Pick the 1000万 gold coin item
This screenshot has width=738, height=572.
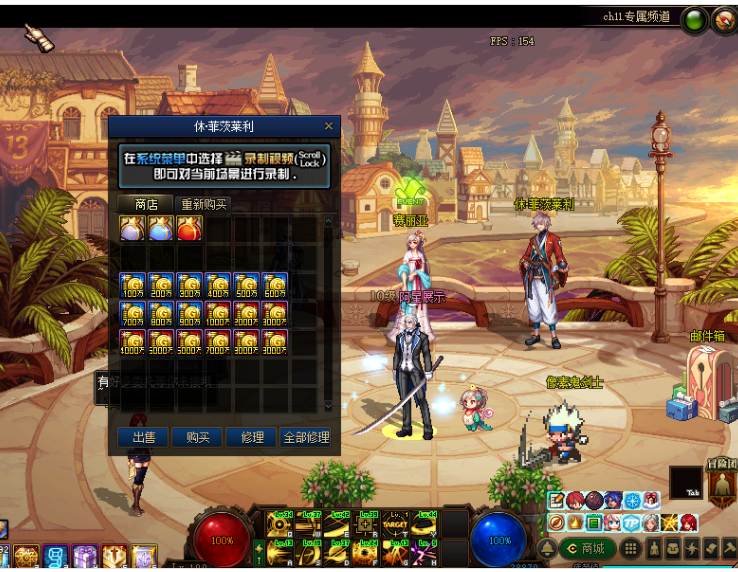(218, 314)
